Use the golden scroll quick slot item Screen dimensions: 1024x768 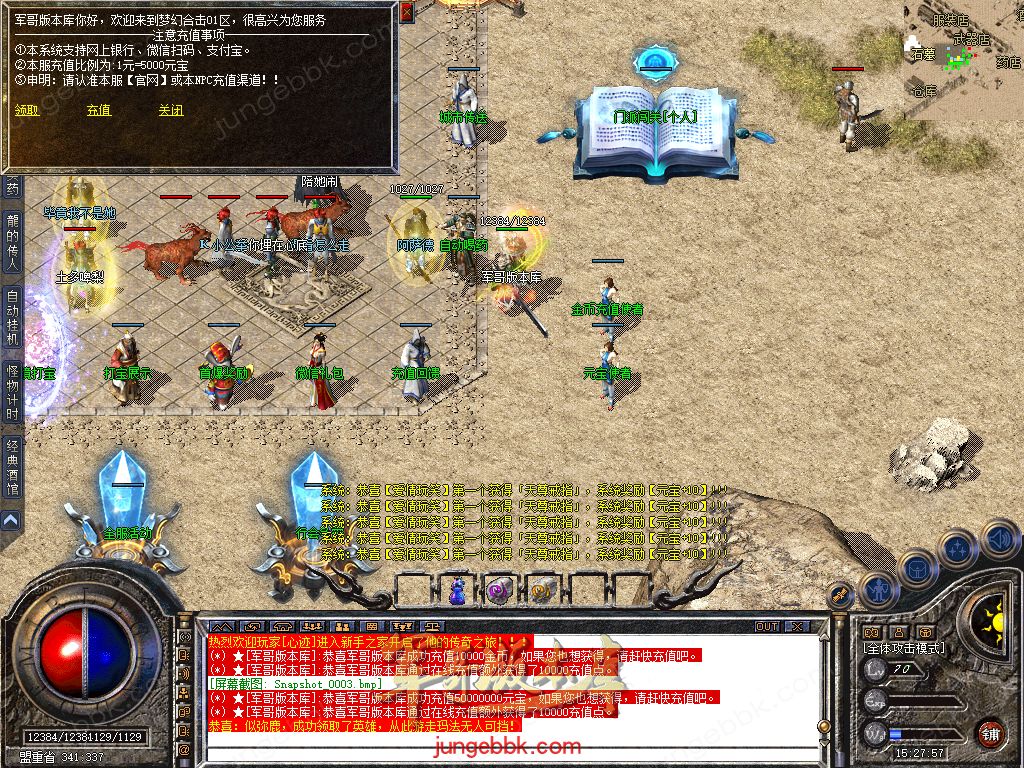[541, 592]
